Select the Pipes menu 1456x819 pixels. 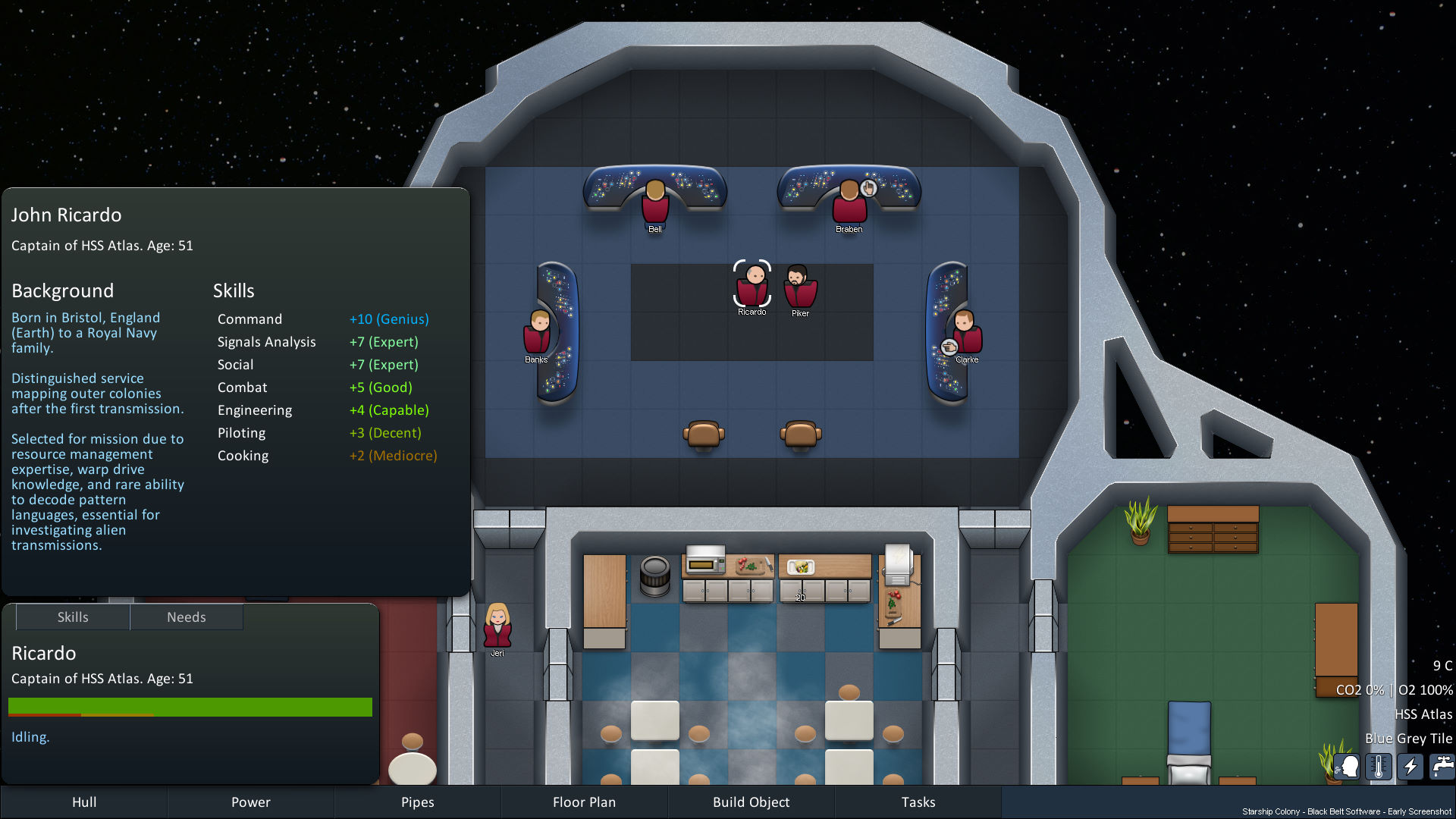tap(417, 802)
